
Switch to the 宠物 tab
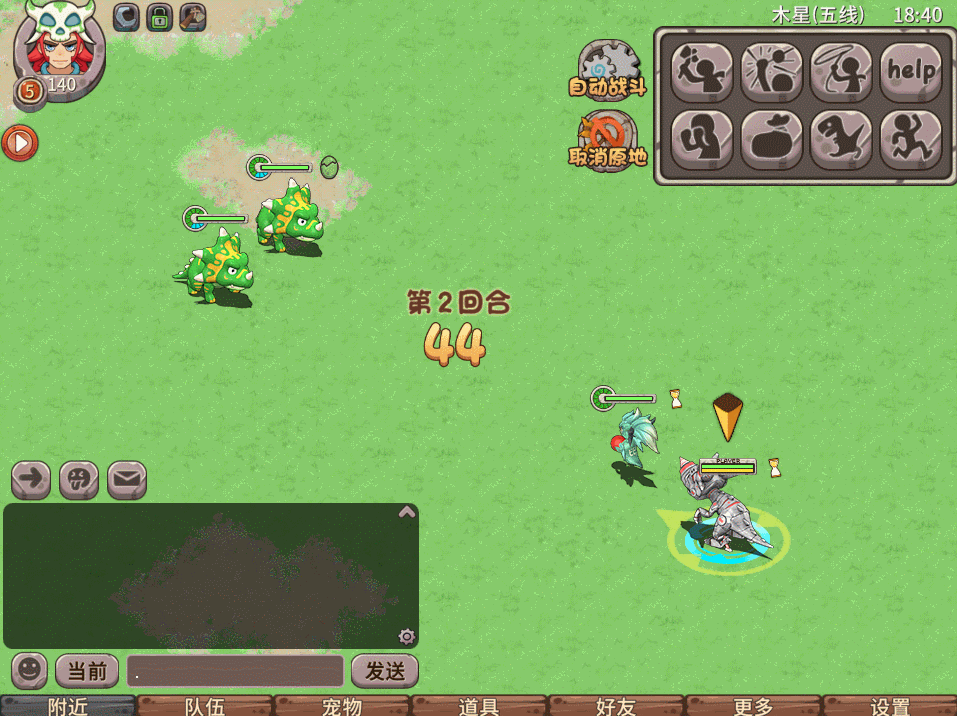point(342,706)
